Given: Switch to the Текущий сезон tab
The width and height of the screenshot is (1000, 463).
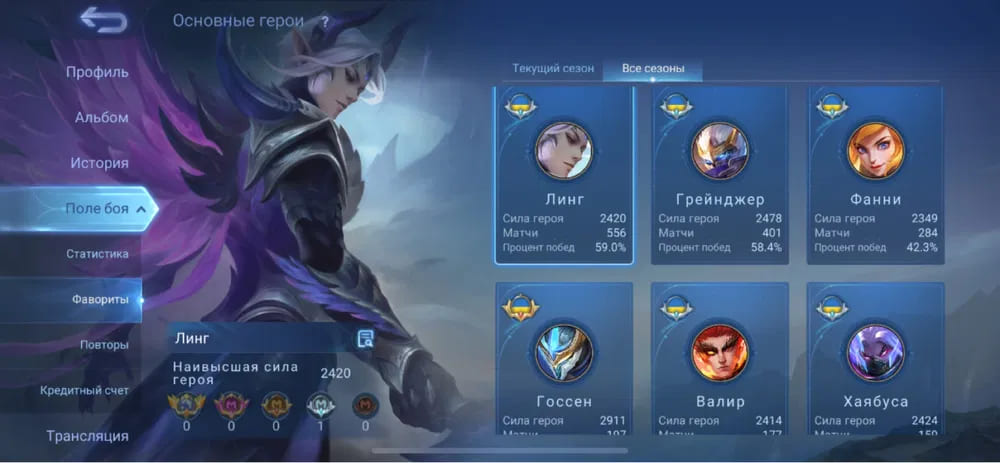Looking at the screenshot, I should coord(553,69).
